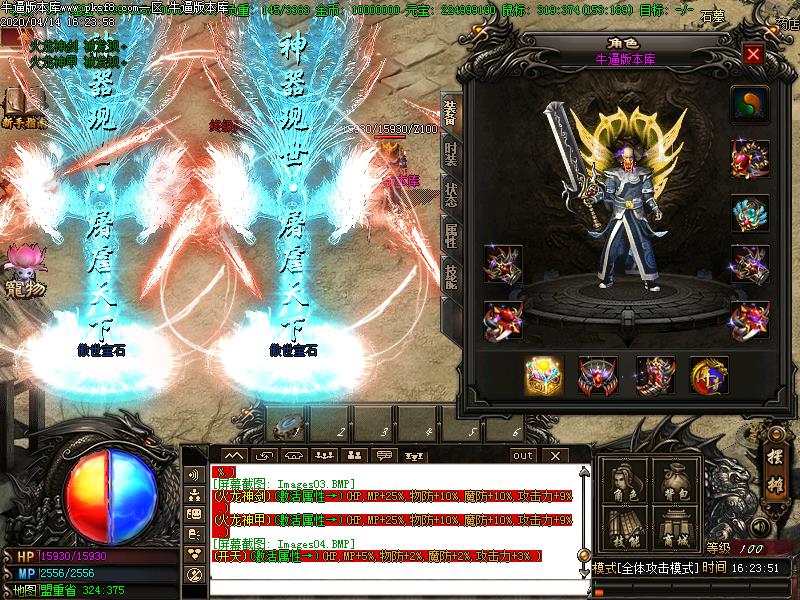Viewport: 800px width, 600px height.
Task: Show the 属性 (attributes) tab
Action: pyautogui.click(x=451, y=236)
